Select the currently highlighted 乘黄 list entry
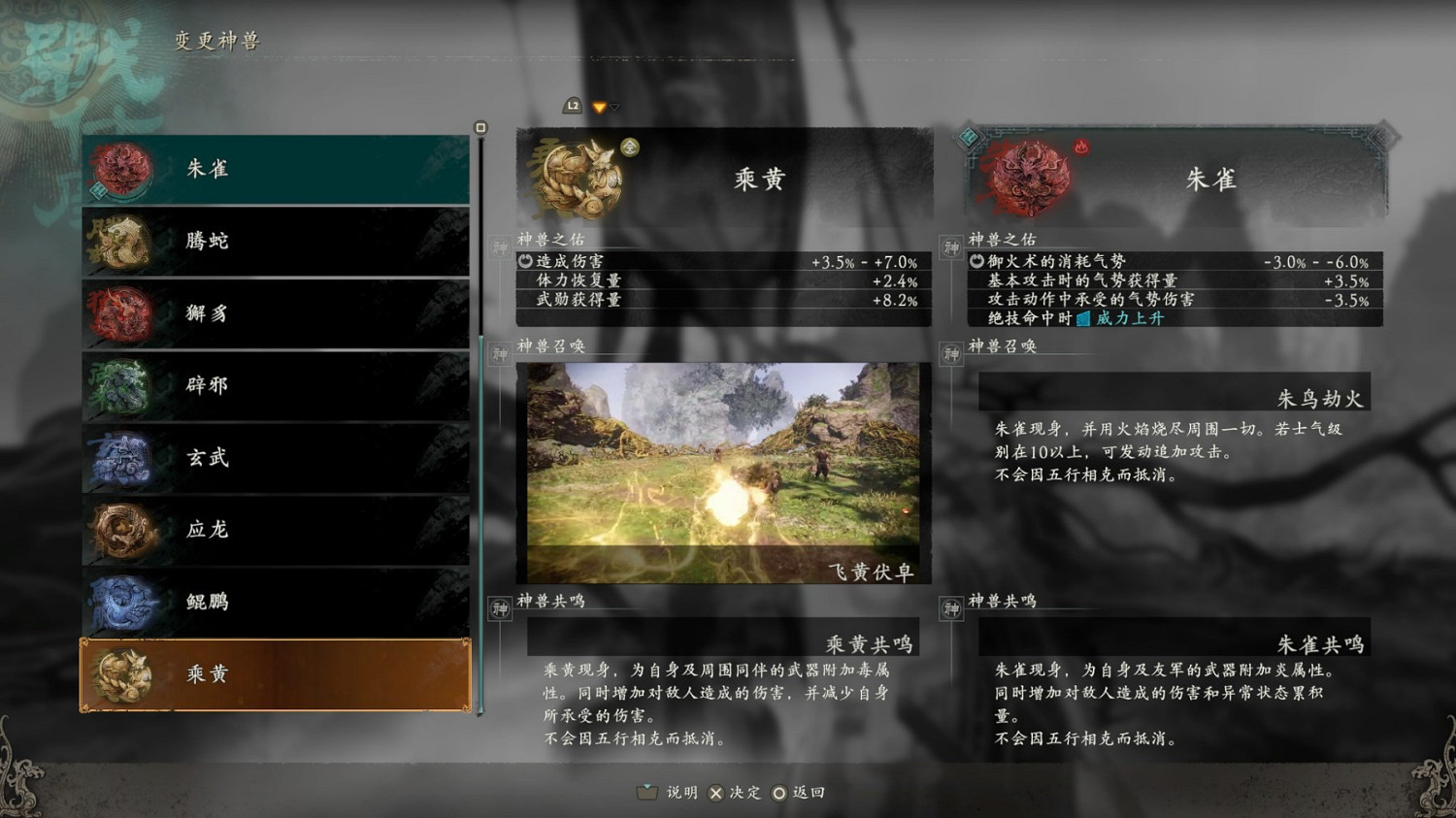This screenshot has width=1456, height=818. [275, 674]
